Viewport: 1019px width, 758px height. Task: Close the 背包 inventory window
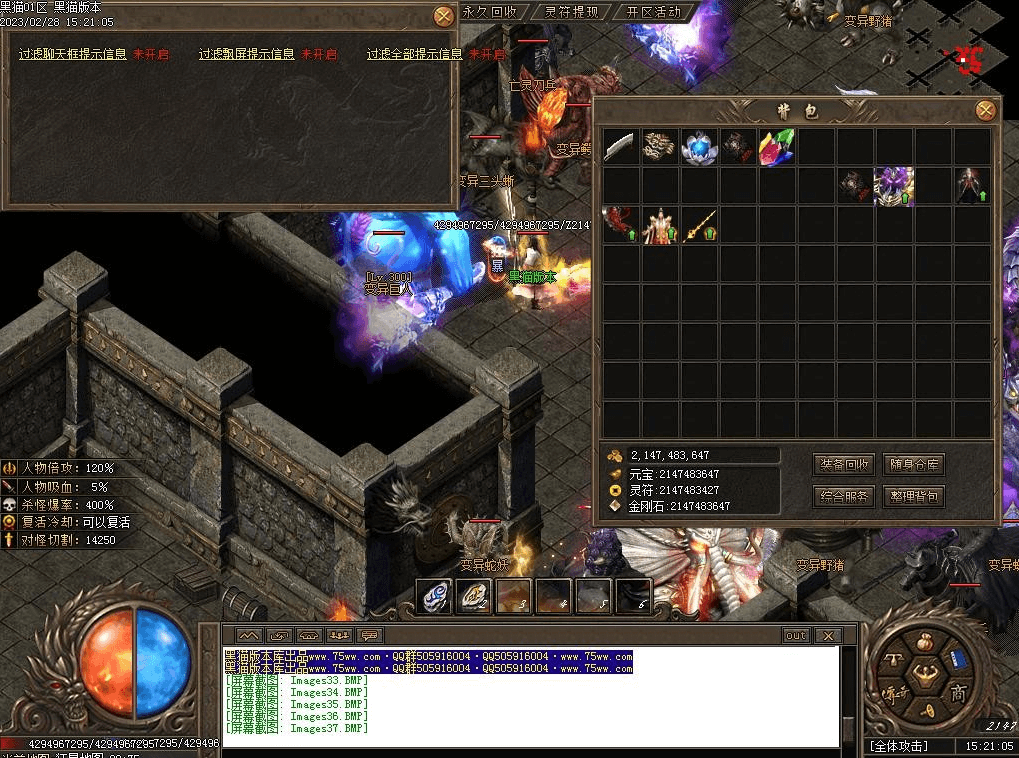tap(986, 111)
